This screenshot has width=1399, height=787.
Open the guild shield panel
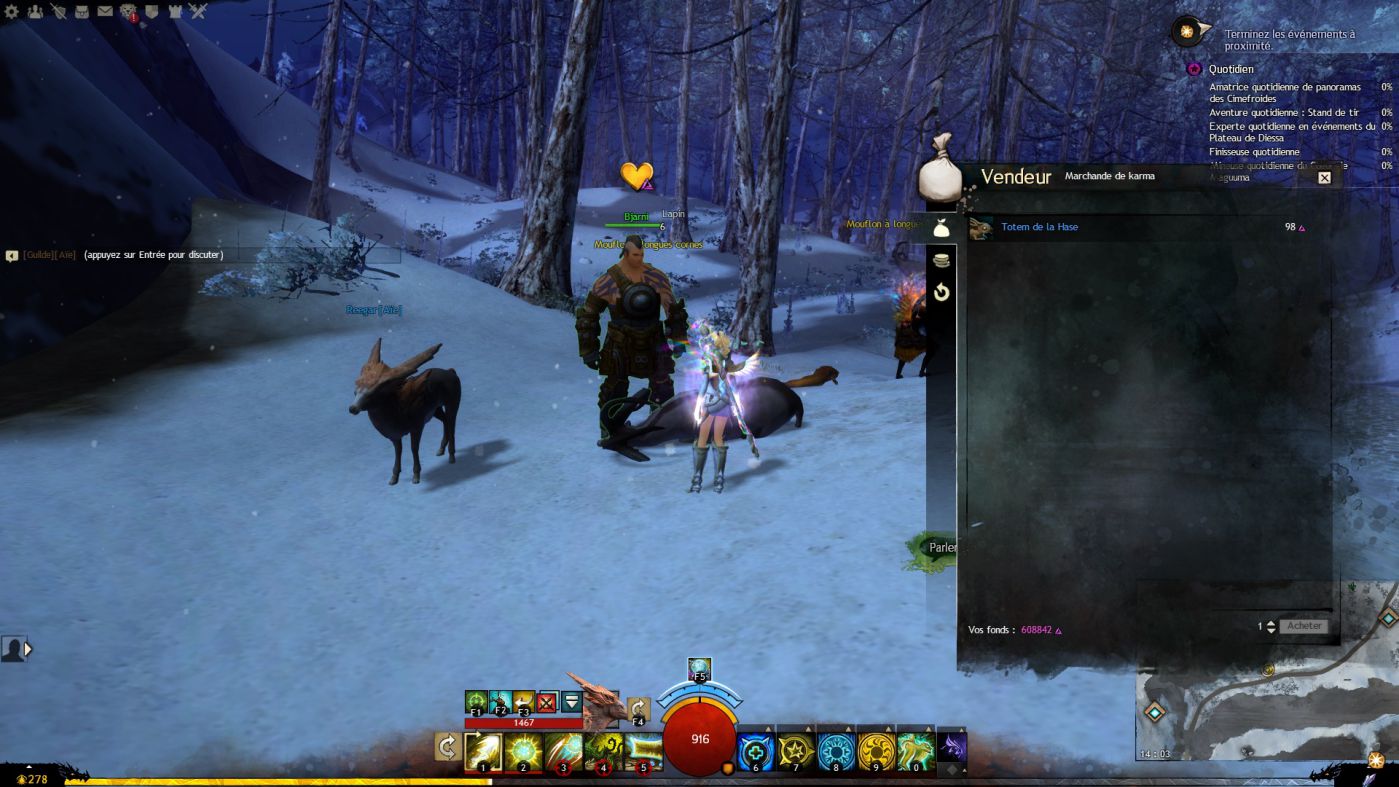152,12
